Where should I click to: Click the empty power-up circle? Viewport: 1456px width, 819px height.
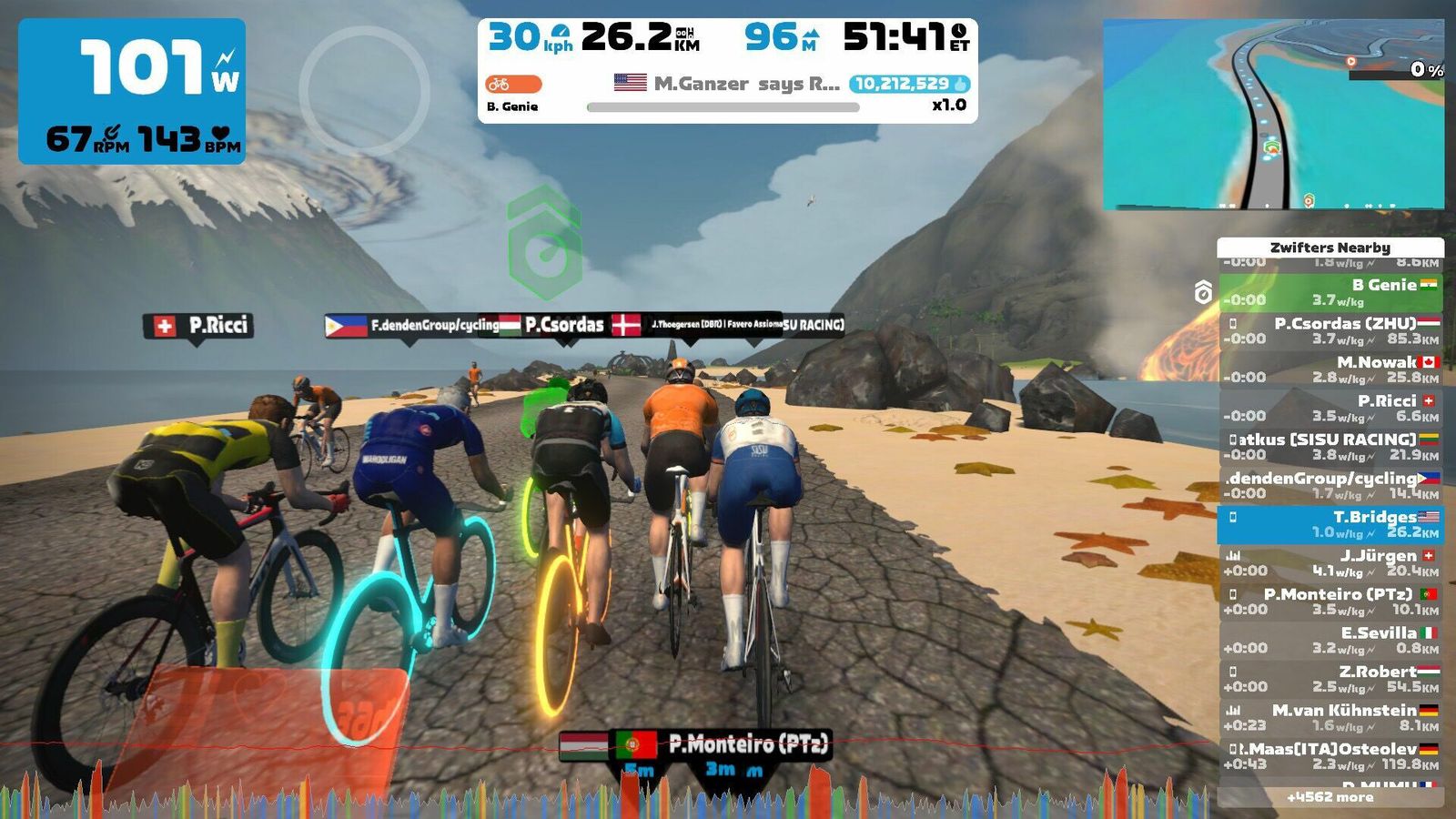click(x=364, y=91)
